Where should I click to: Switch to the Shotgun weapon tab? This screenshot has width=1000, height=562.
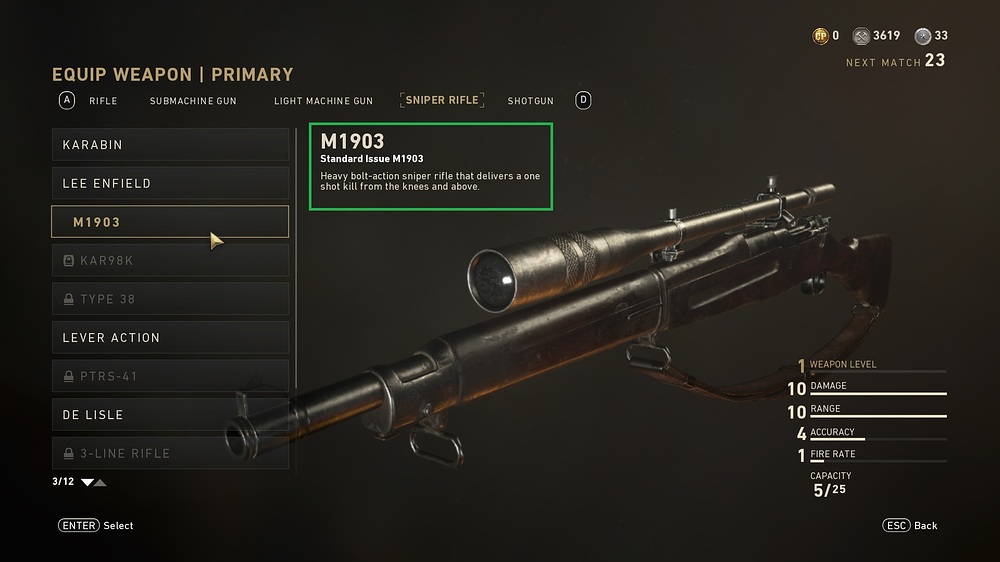coord(530,101)
